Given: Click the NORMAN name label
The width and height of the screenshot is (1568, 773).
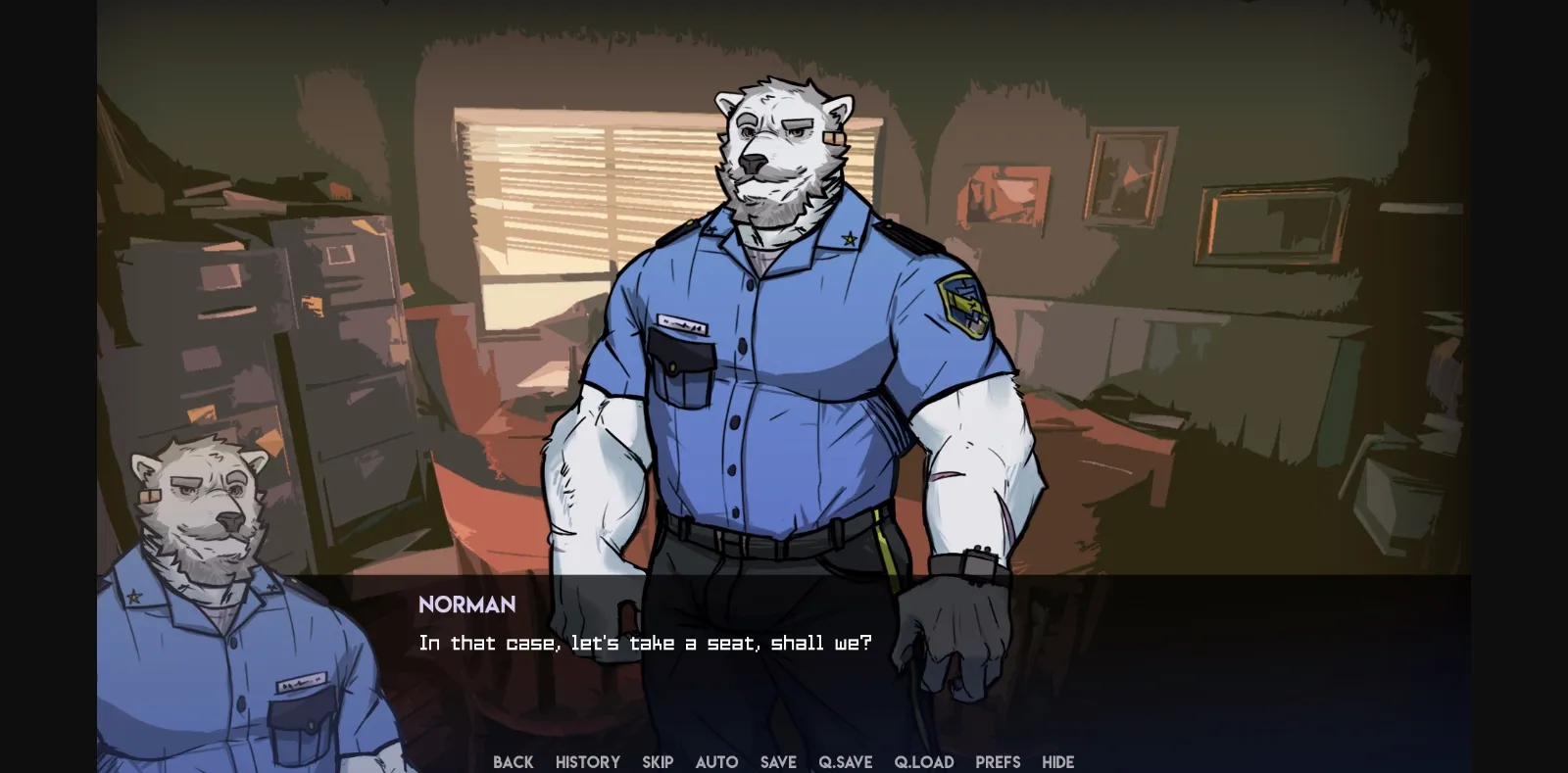Looking at the screenshot, I should [467, 604].
